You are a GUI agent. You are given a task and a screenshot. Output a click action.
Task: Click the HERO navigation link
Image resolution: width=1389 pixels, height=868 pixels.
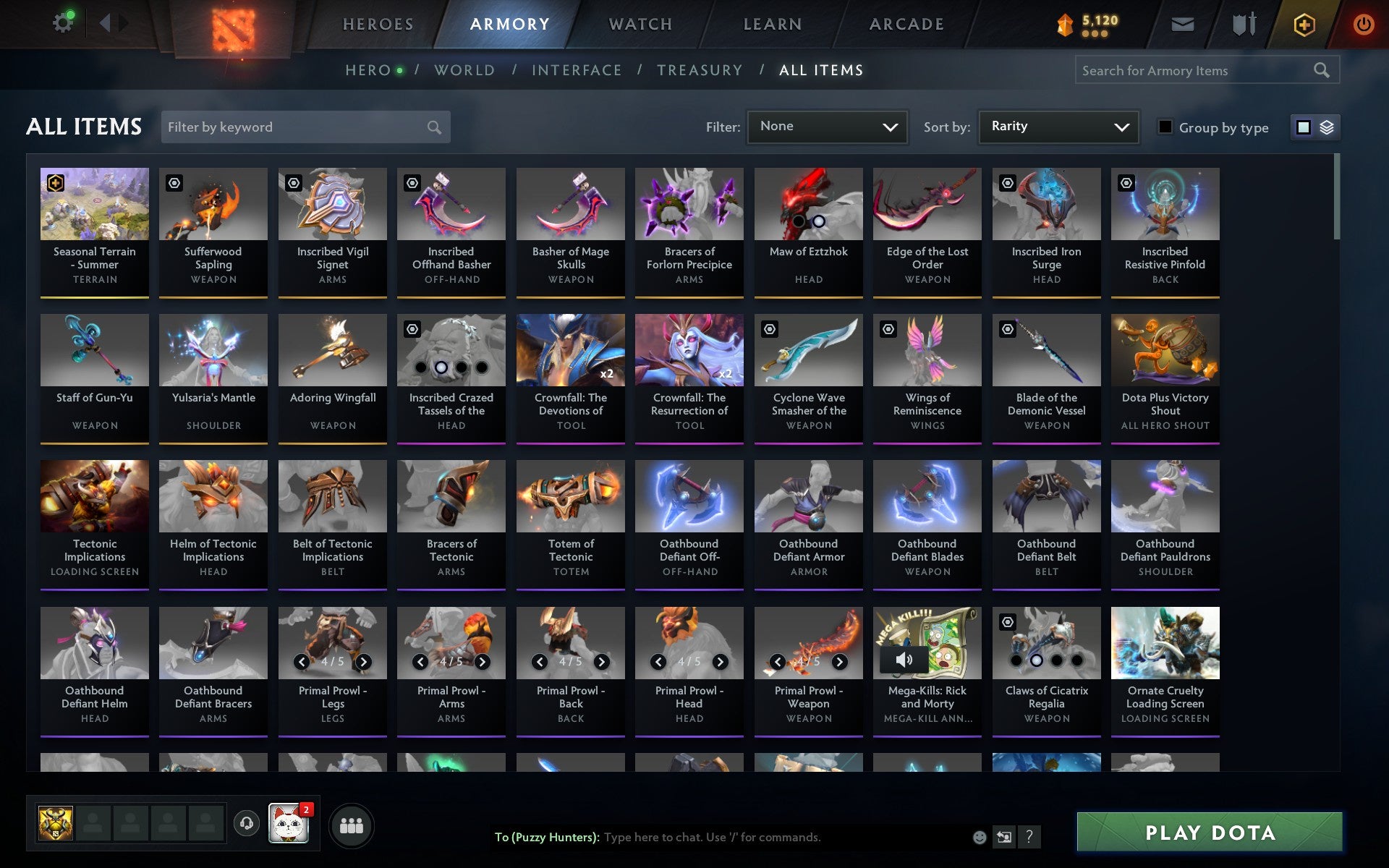tap(368, 69)
